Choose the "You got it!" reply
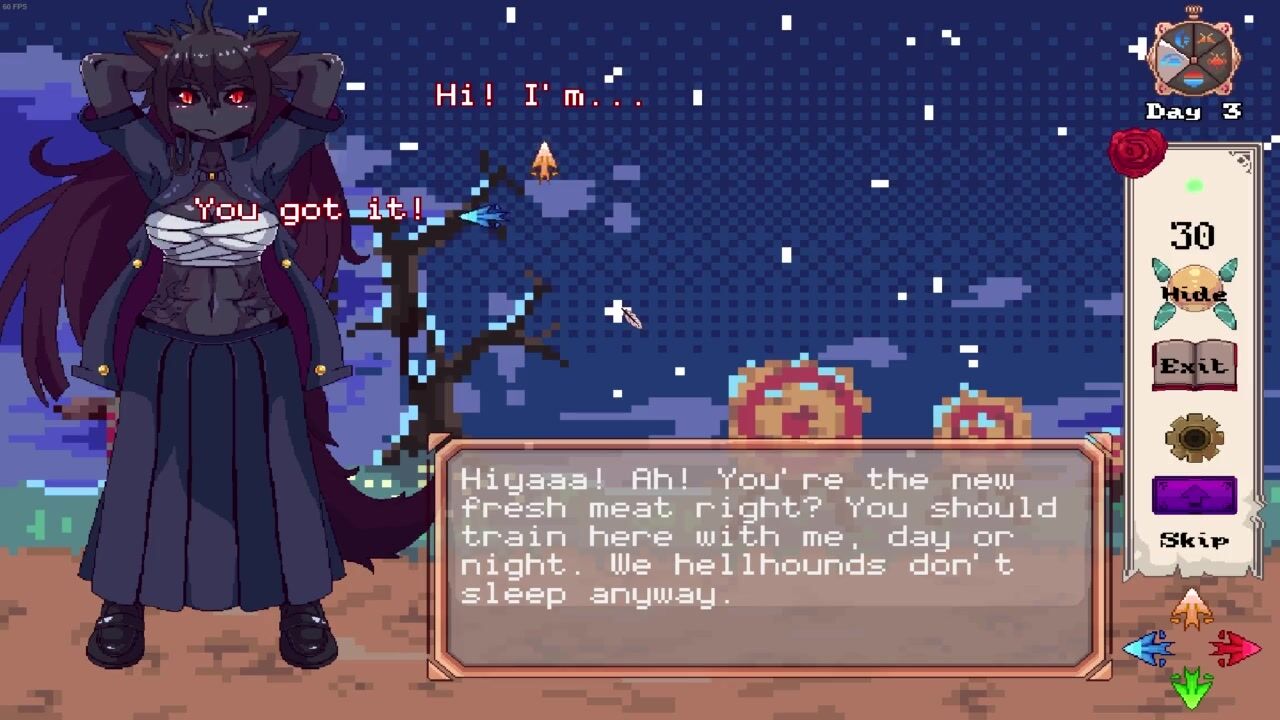The width and height of the screenshot is (1280, 720). (x=310, y=210)
